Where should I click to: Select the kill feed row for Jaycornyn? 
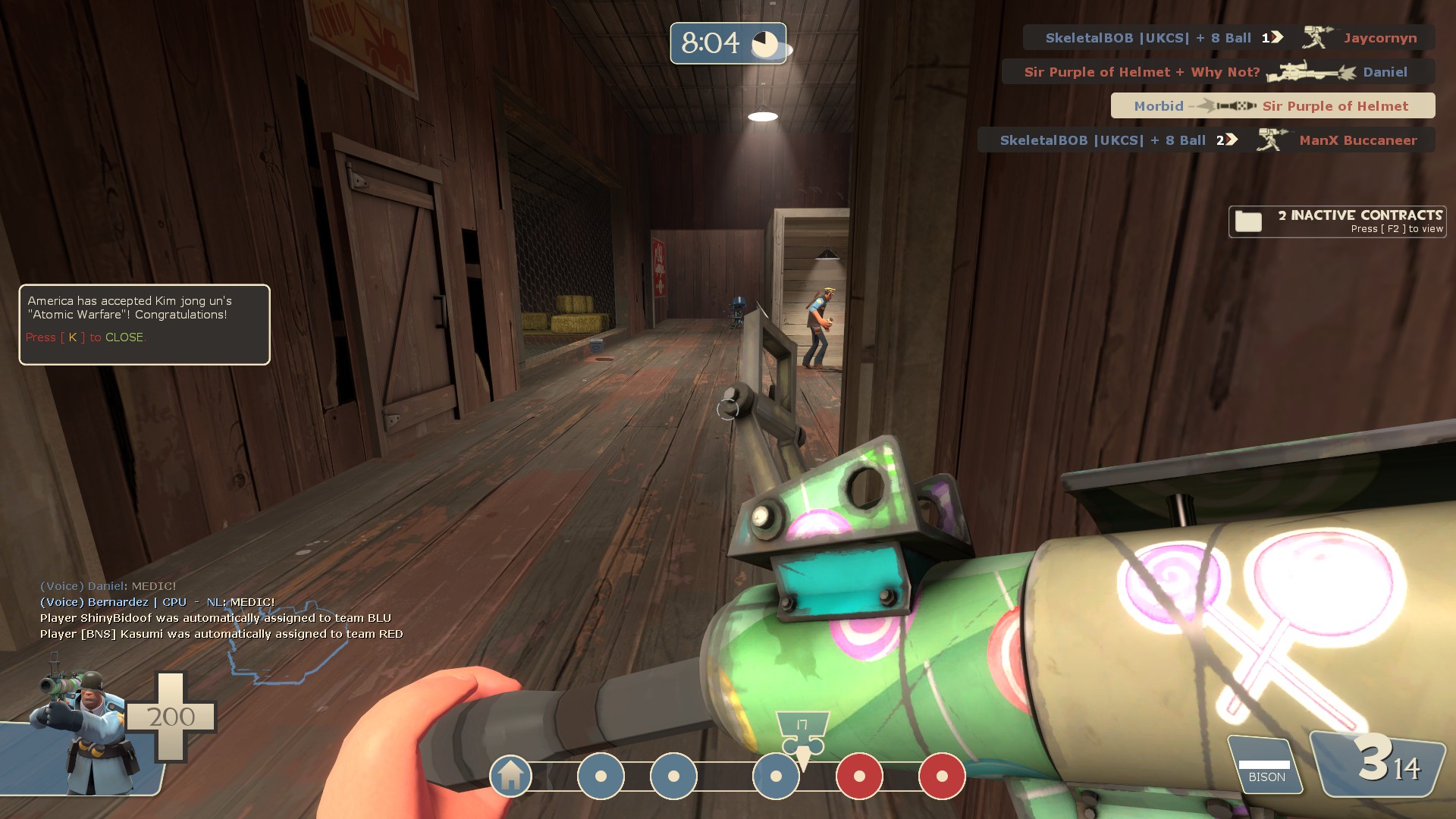click(1228, 38)
